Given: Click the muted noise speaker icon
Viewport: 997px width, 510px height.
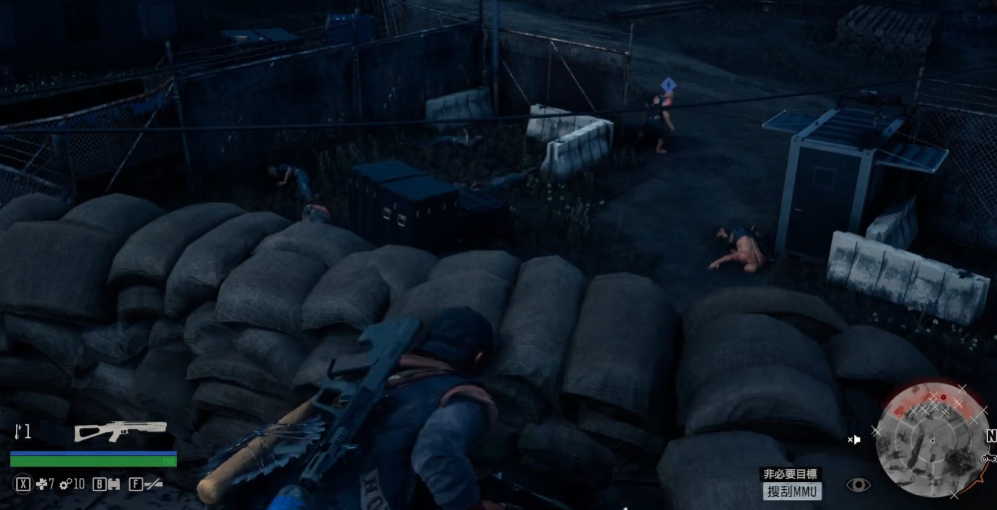Looking at the screenshot, I should (x=854, y=439).
